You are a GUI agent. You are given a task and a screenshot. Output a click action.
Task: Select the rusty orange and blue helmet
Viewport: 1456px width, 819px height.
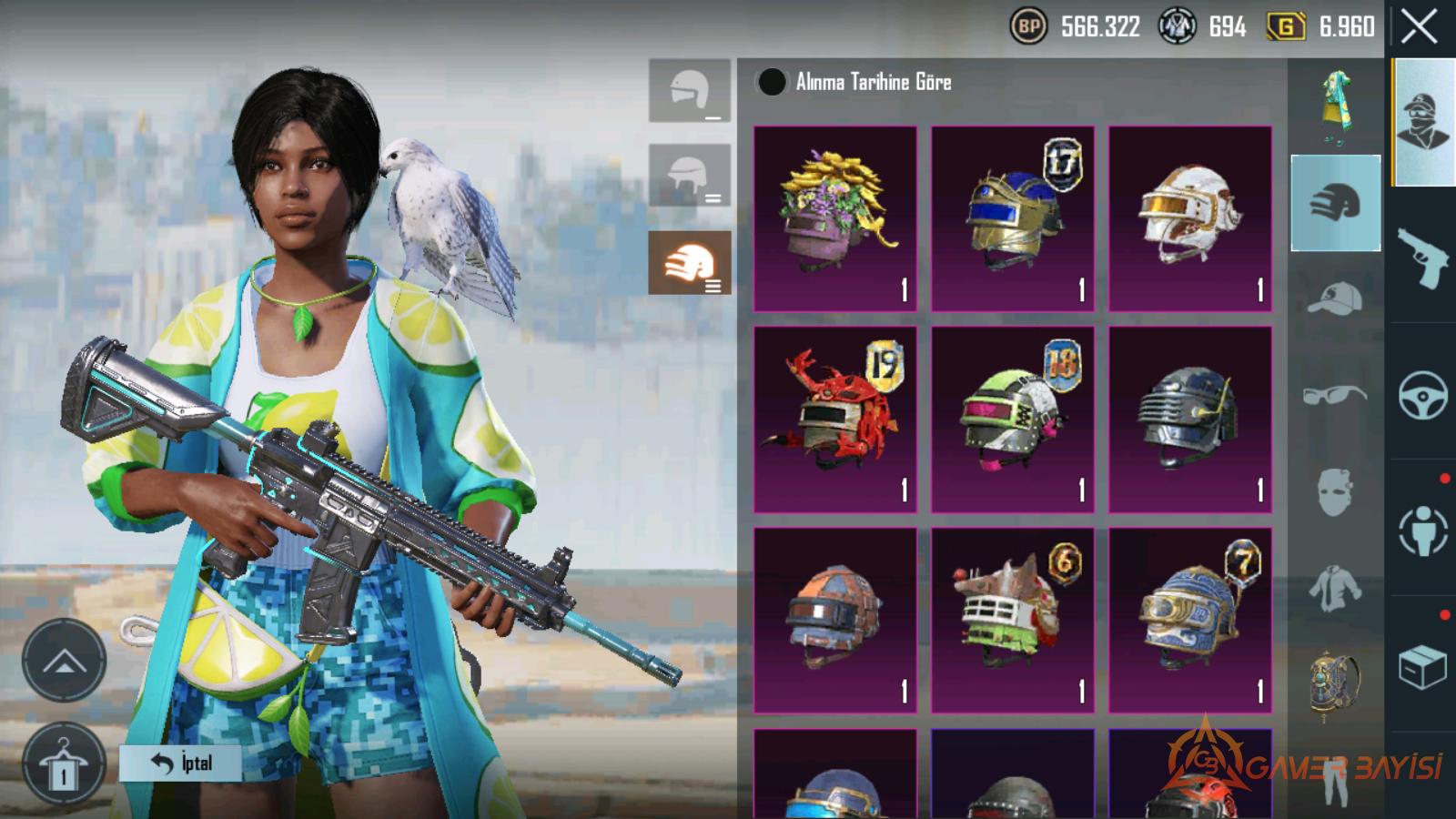click(834, 620)
